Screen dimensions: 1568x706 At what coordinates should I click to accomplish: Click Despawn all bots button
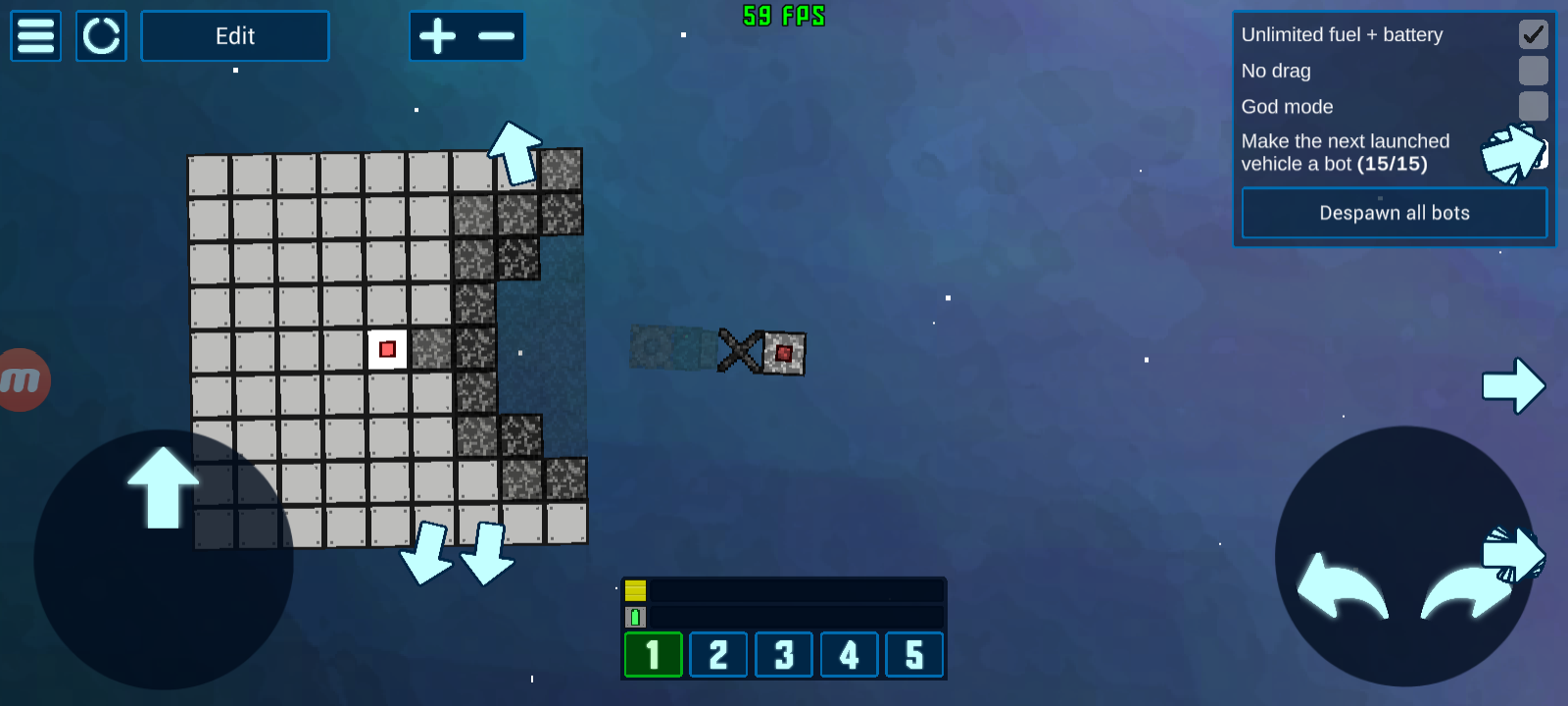[x=1394, y=213]
